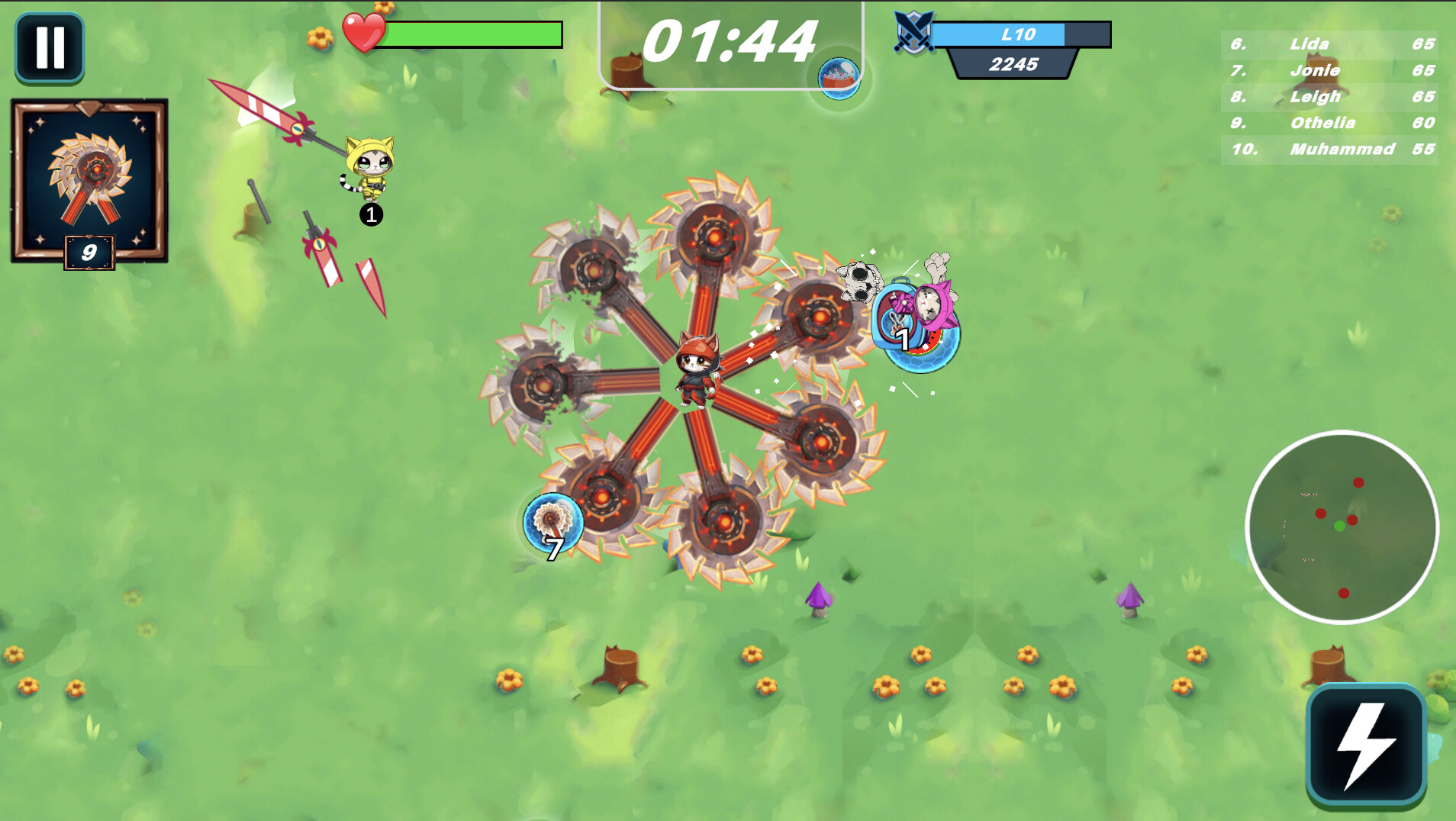The width and height of the screenshot is (1456, 821).
Task: Tap the heart icon beside the health bar
Action: point(364,32)
